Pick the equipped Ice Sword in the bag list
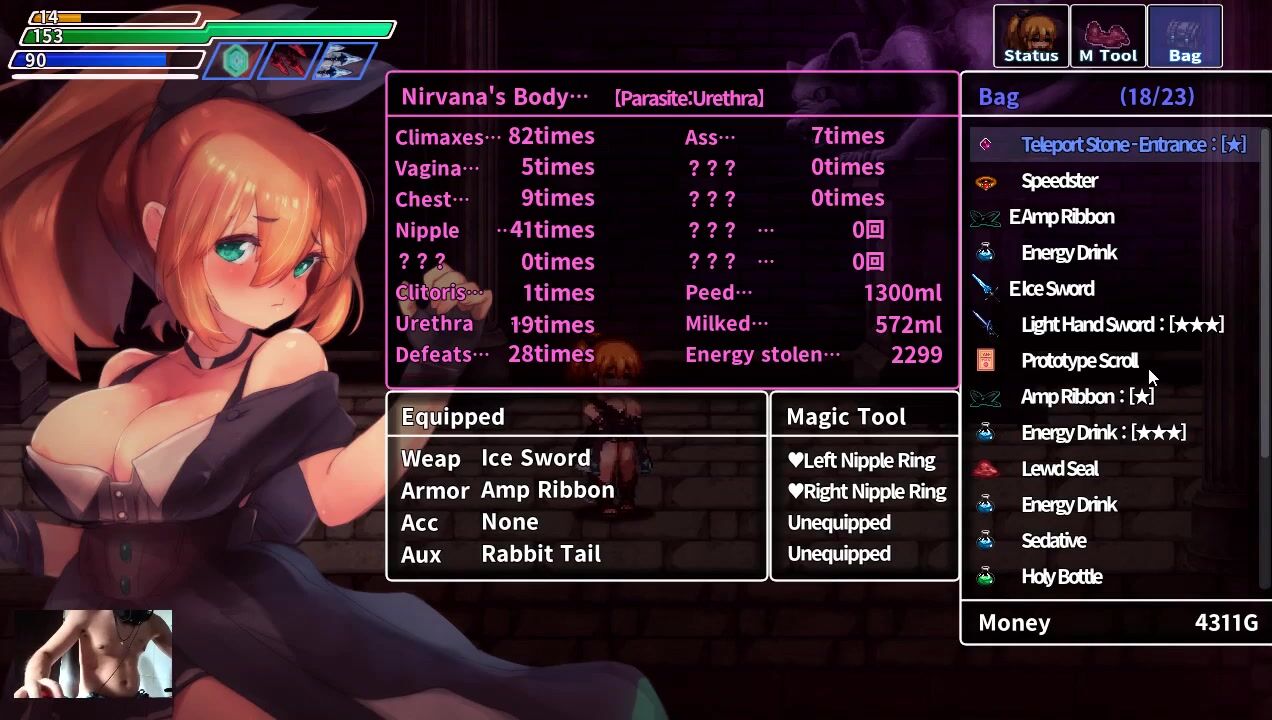 tap(1051, 289)
